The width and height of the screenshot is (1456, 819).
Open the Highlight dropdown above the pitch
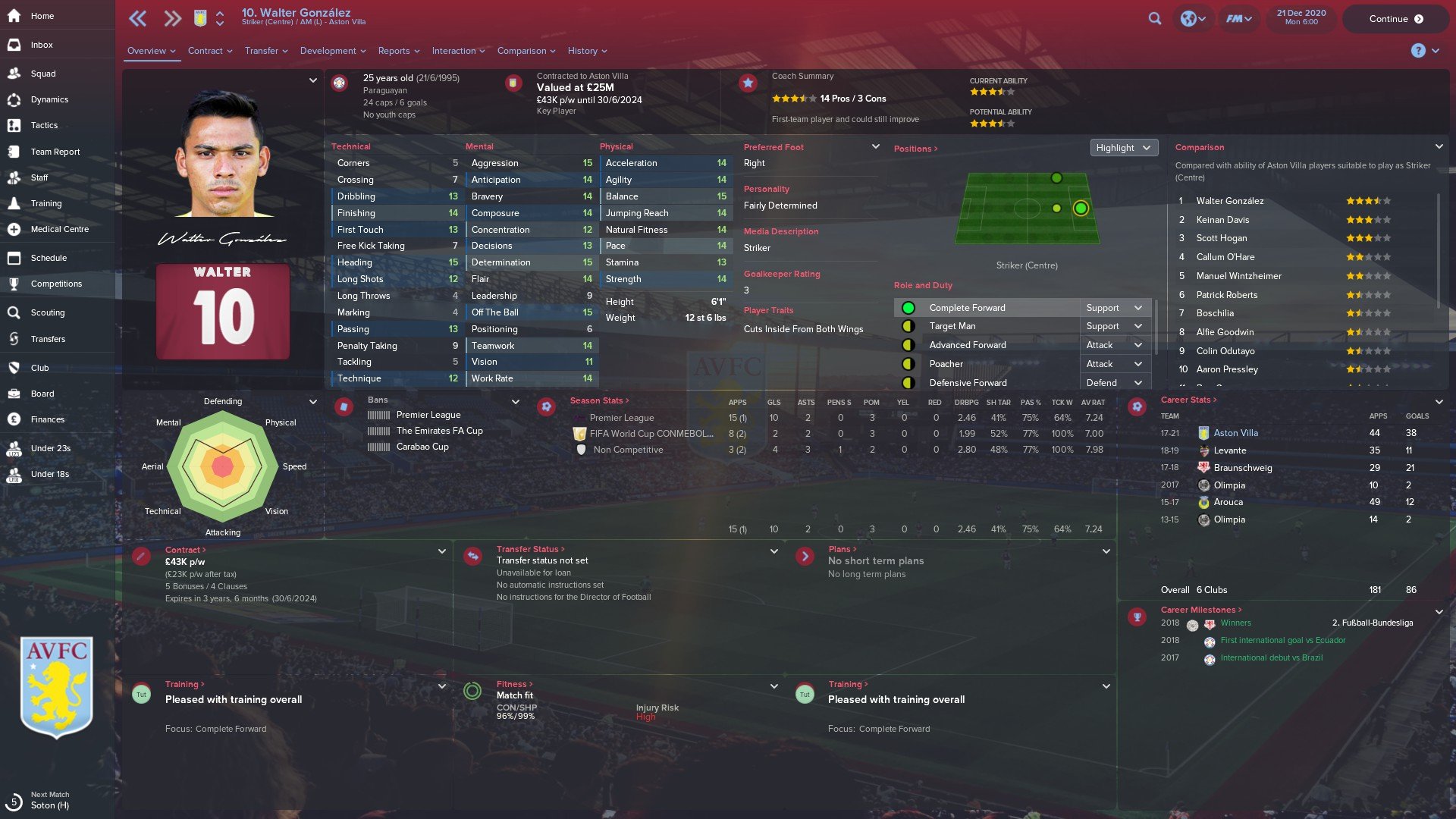click(1123, 148)
